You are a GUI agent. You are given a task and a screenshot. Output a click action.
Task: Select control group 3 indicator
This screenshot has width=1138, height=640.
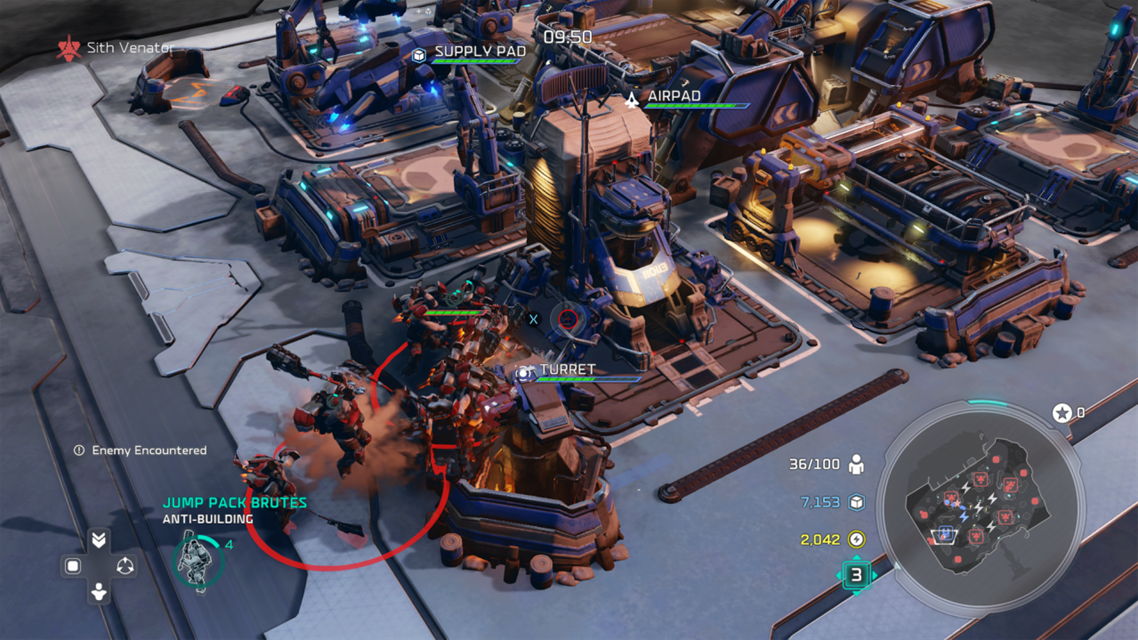856,575
